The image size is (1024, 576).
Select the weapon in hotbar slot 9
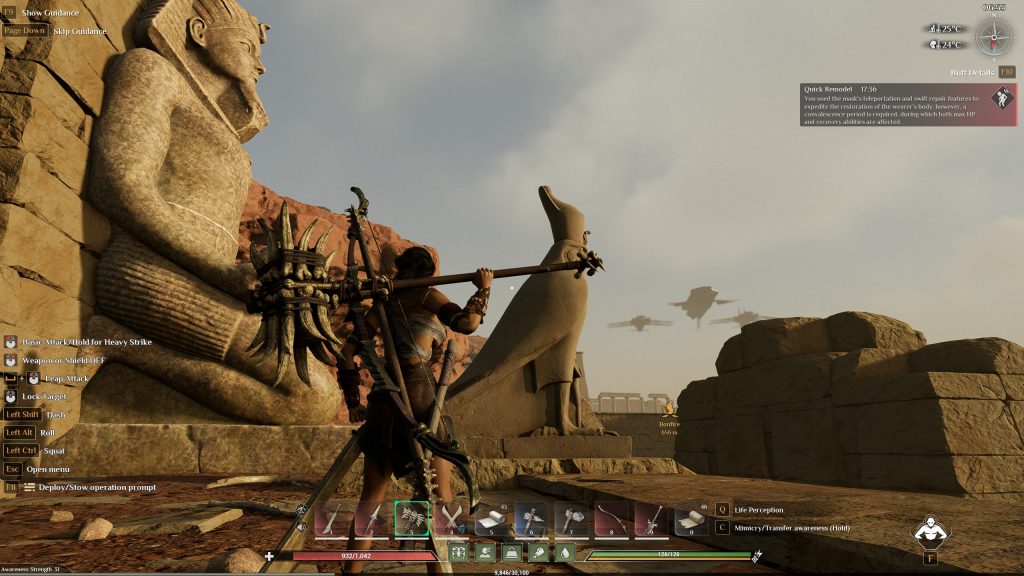[x=651, y=519]
